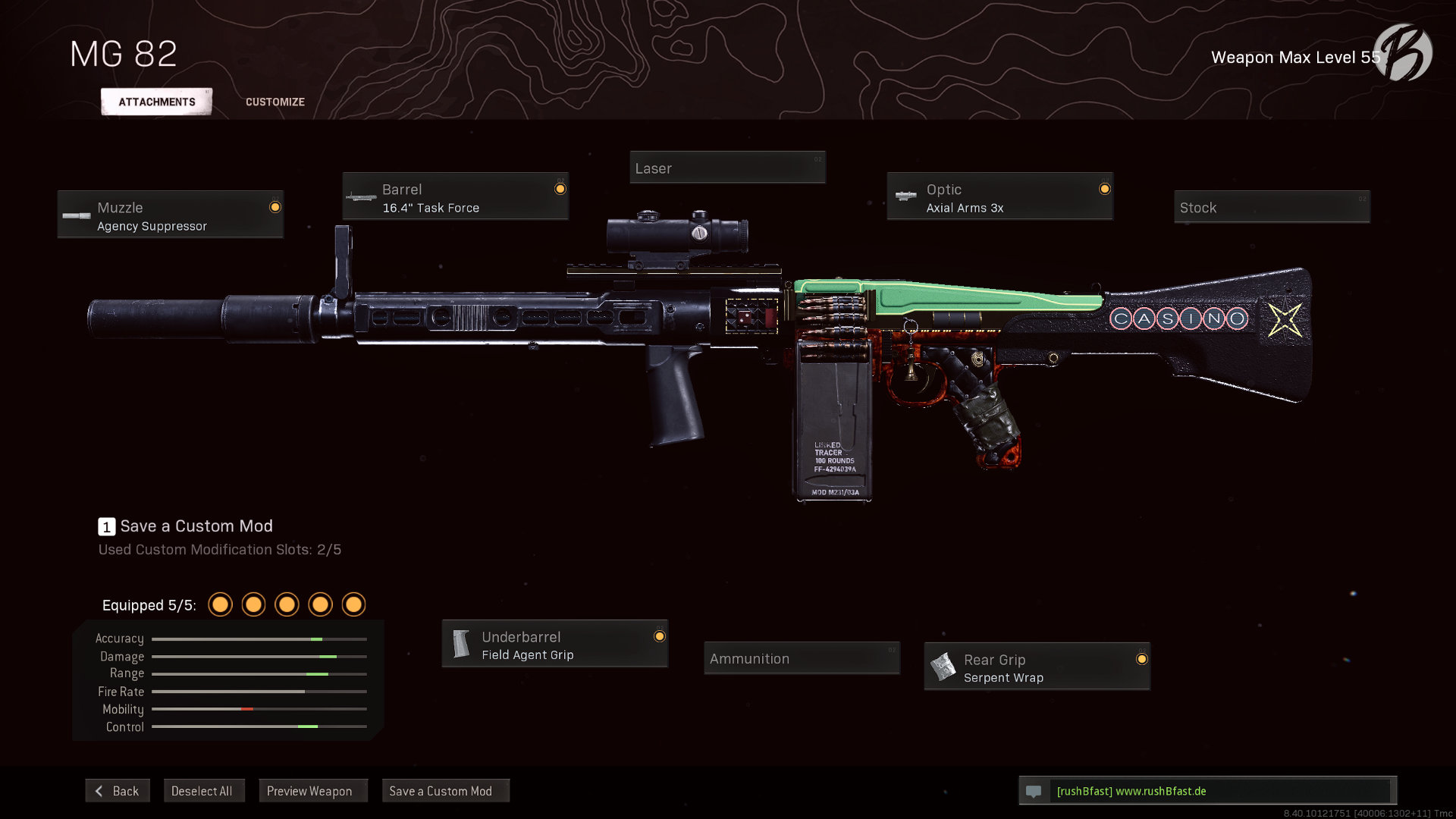Click the '1' key hint icon beside Save a Custom Mod
The image size is (1456, 819).
coord(106,526)
